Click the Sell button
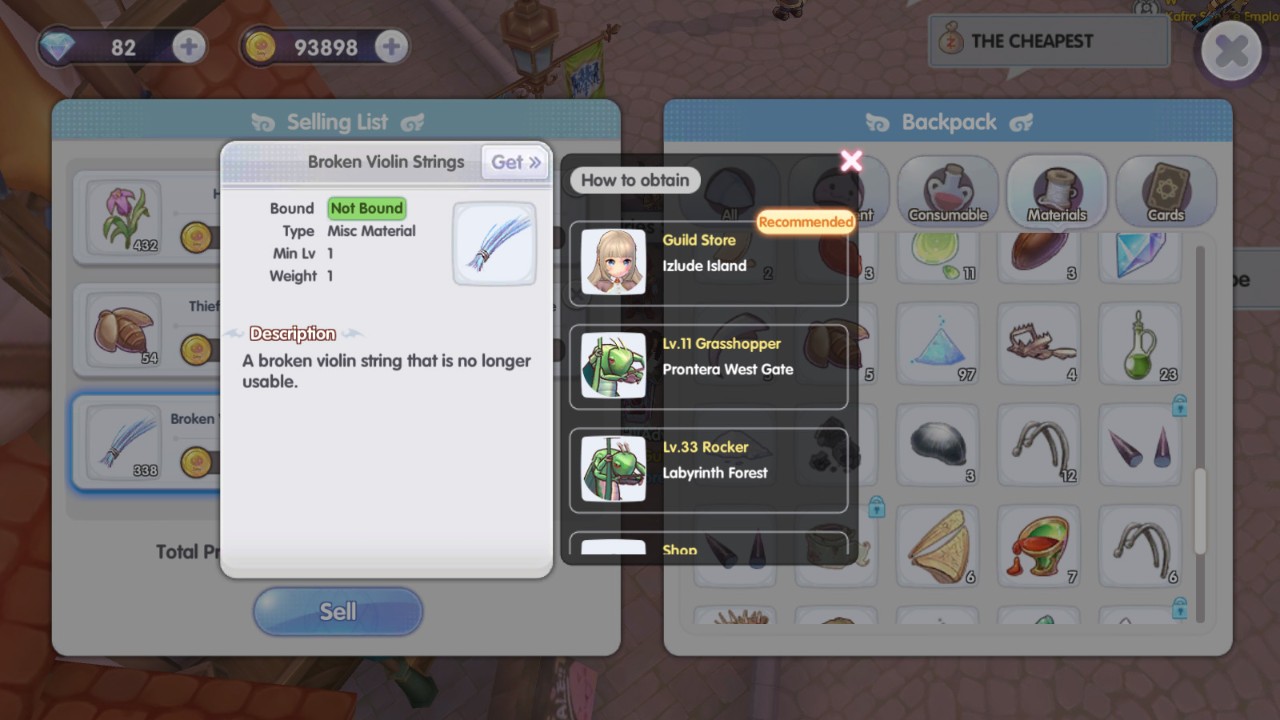The width and height of the screenshot is (1280, 720). (338, 611)
